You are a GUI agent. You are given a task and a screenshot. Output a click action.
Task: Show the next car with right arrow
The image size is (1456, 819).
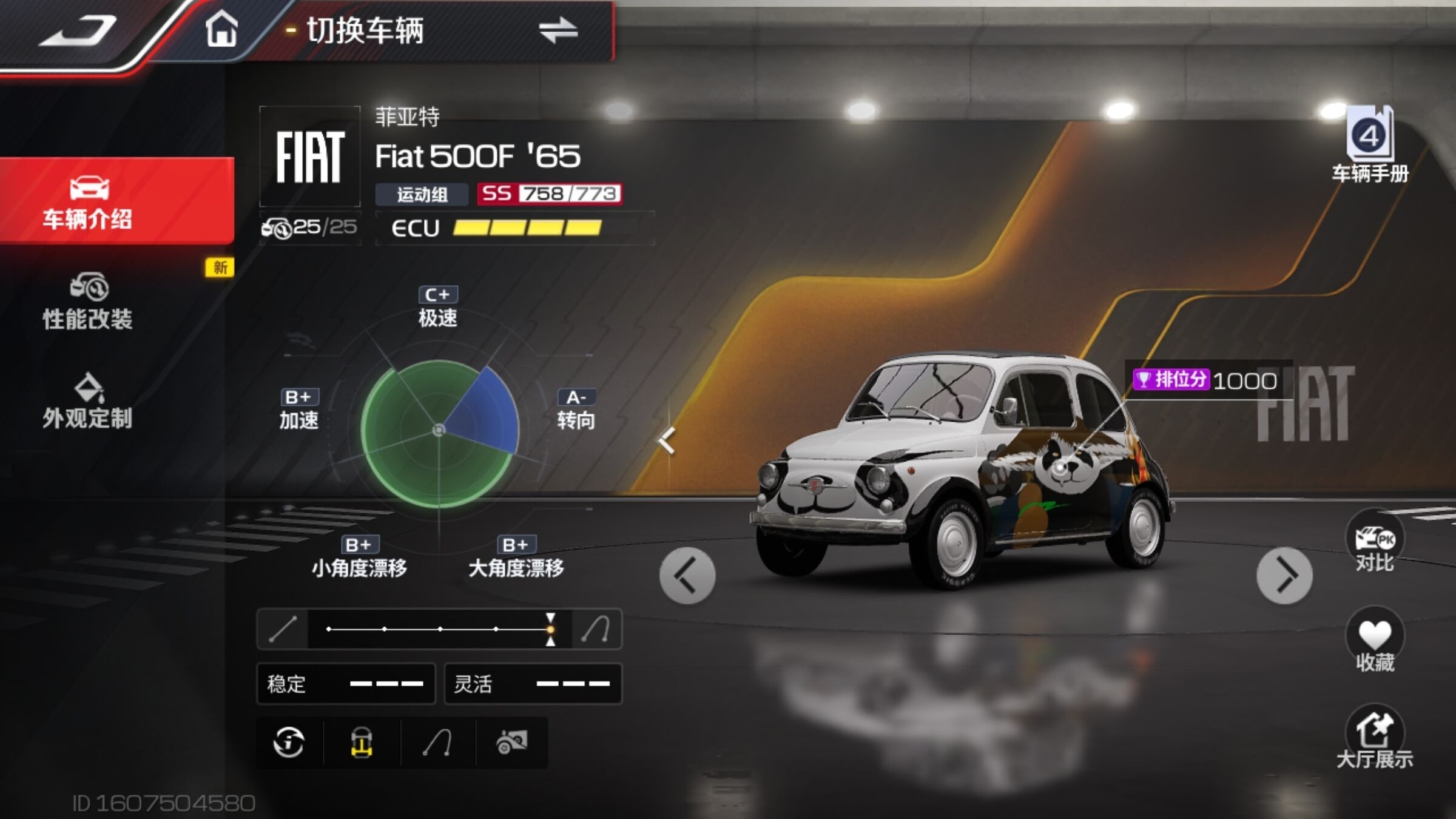click(1284, 576)
